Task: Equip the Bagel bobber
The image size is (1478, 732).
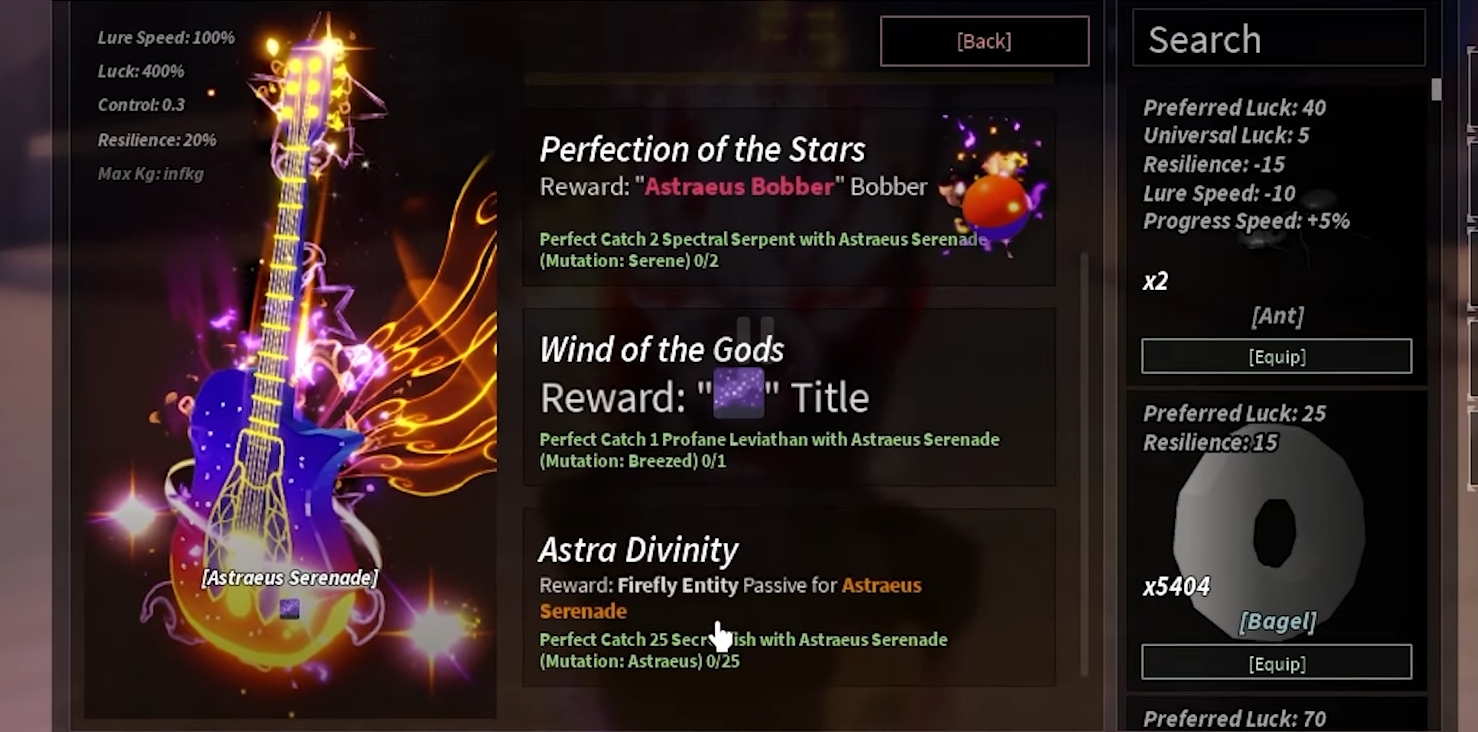Action: (1278, 662)
